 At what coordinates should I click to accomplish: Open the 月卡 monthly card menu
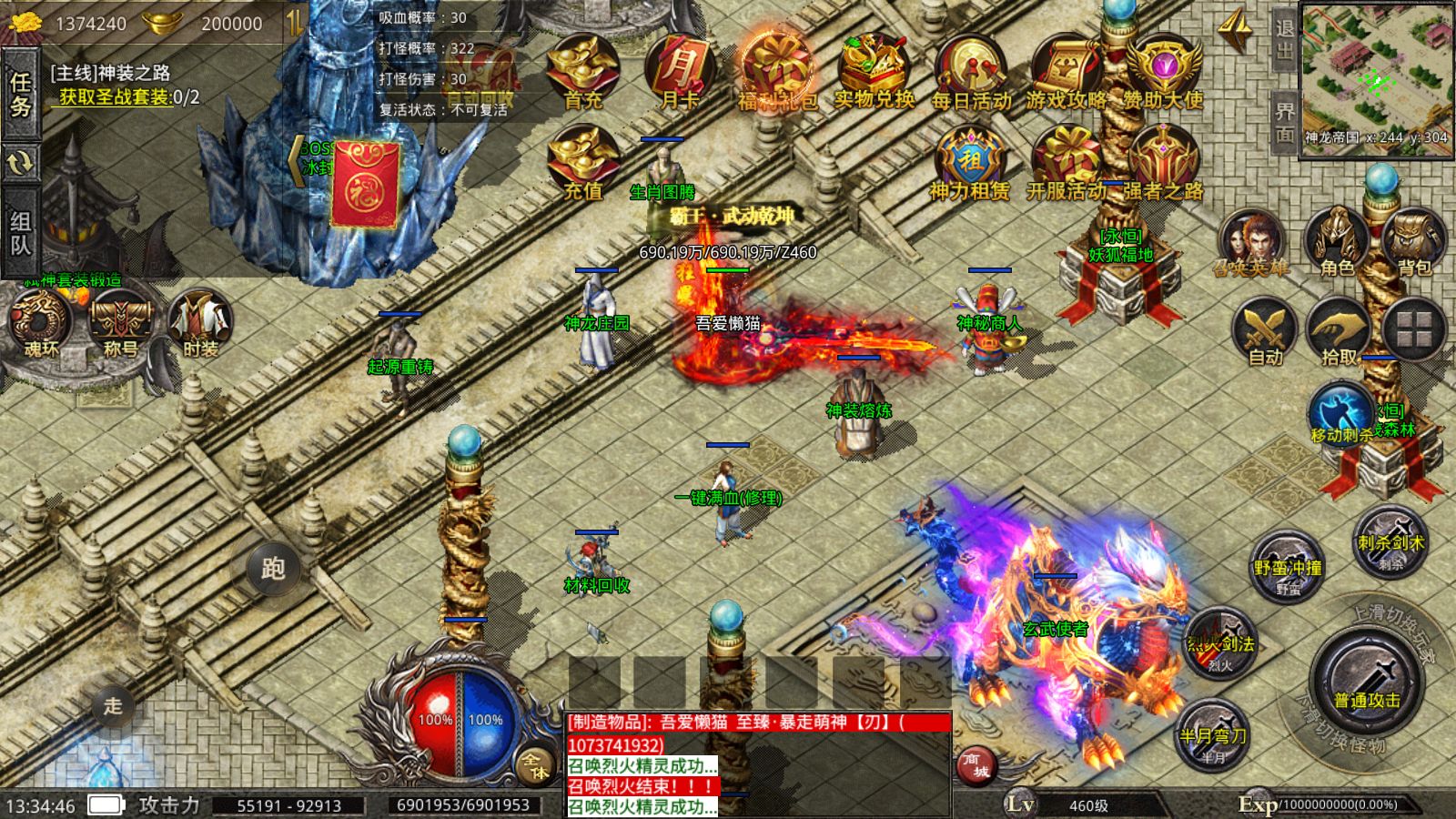click(679, 71)
